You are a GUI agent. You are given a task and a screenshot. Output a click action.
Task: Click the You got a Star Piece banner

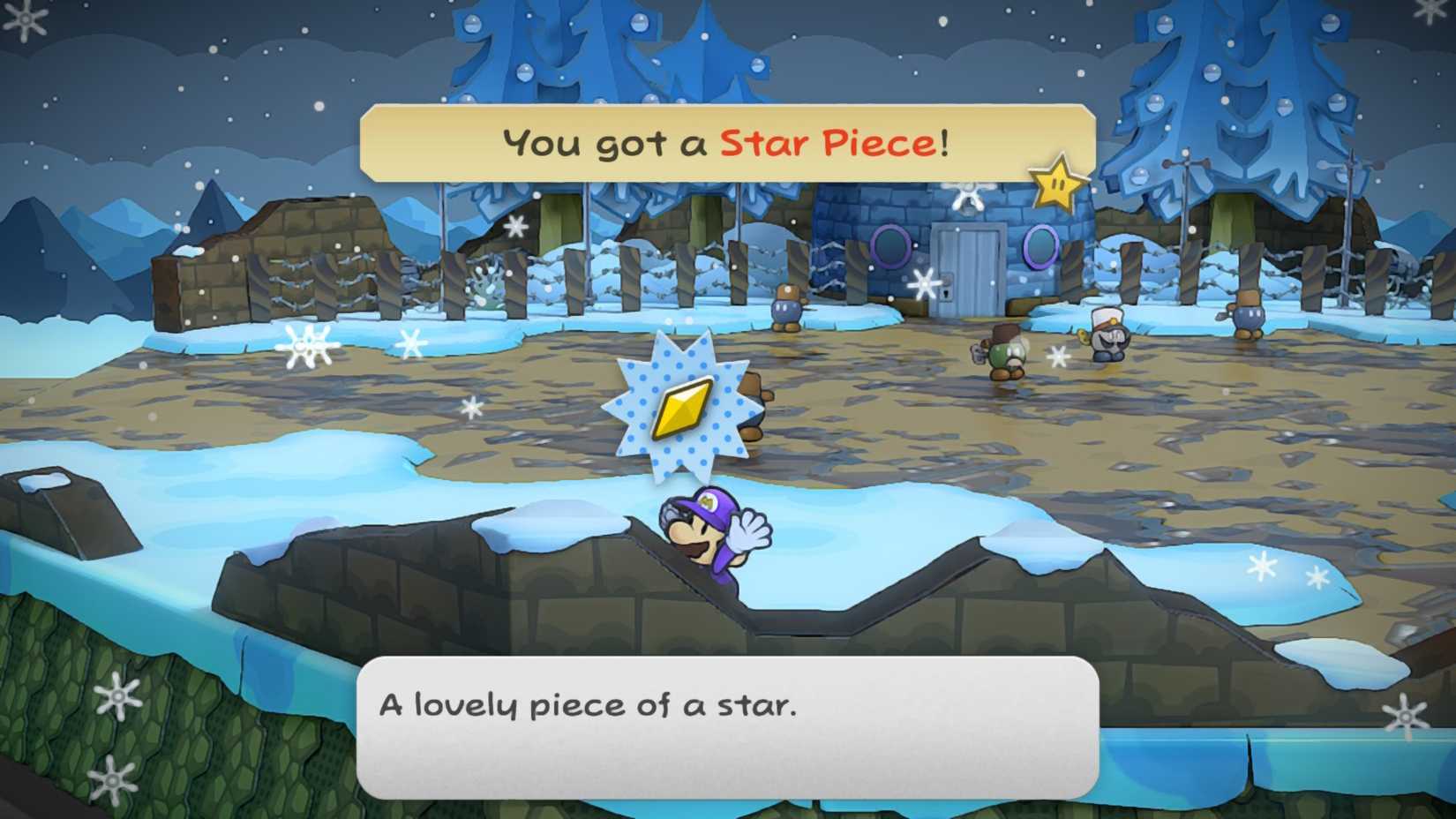point(728,141)
